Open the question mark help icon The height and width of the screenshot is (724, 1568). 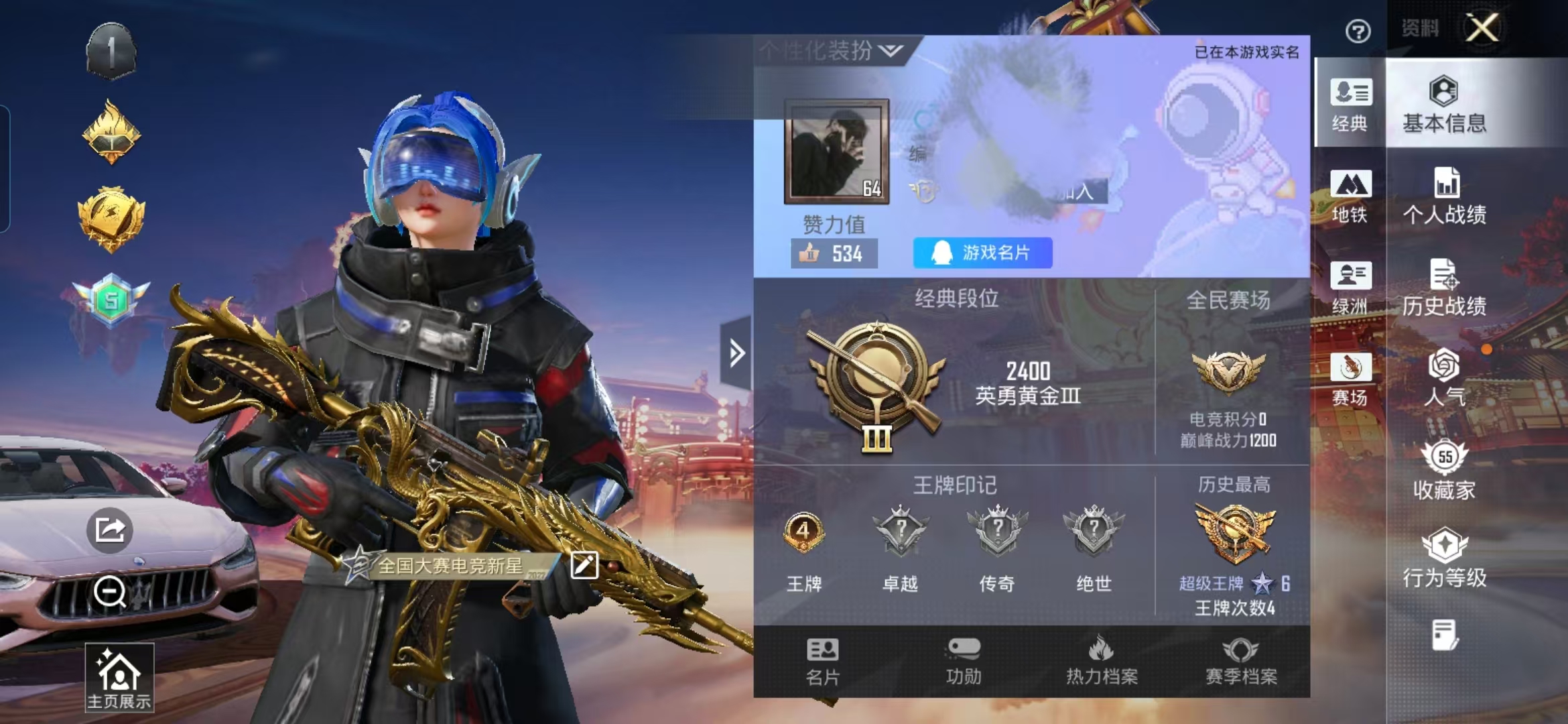click(x=1358, y=32)
